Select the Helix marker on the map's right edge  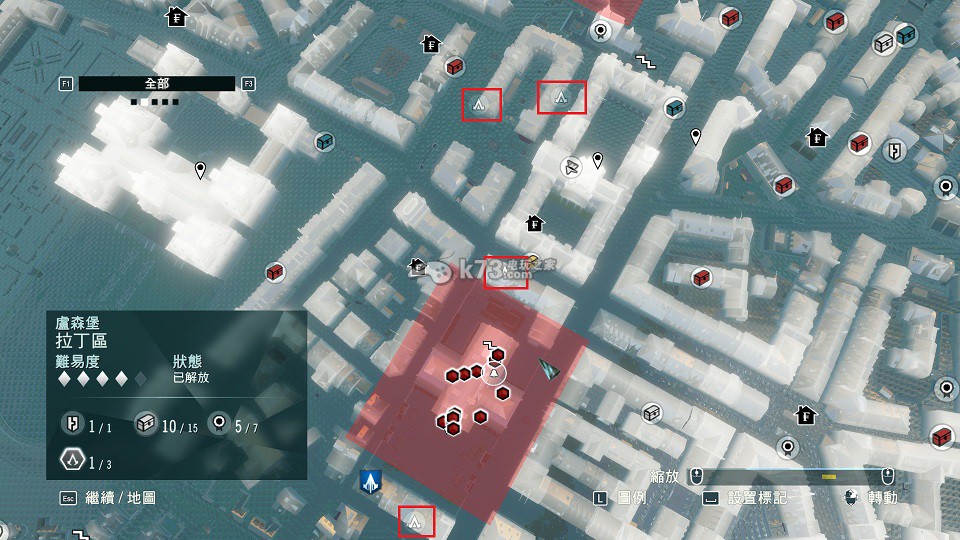897,151
